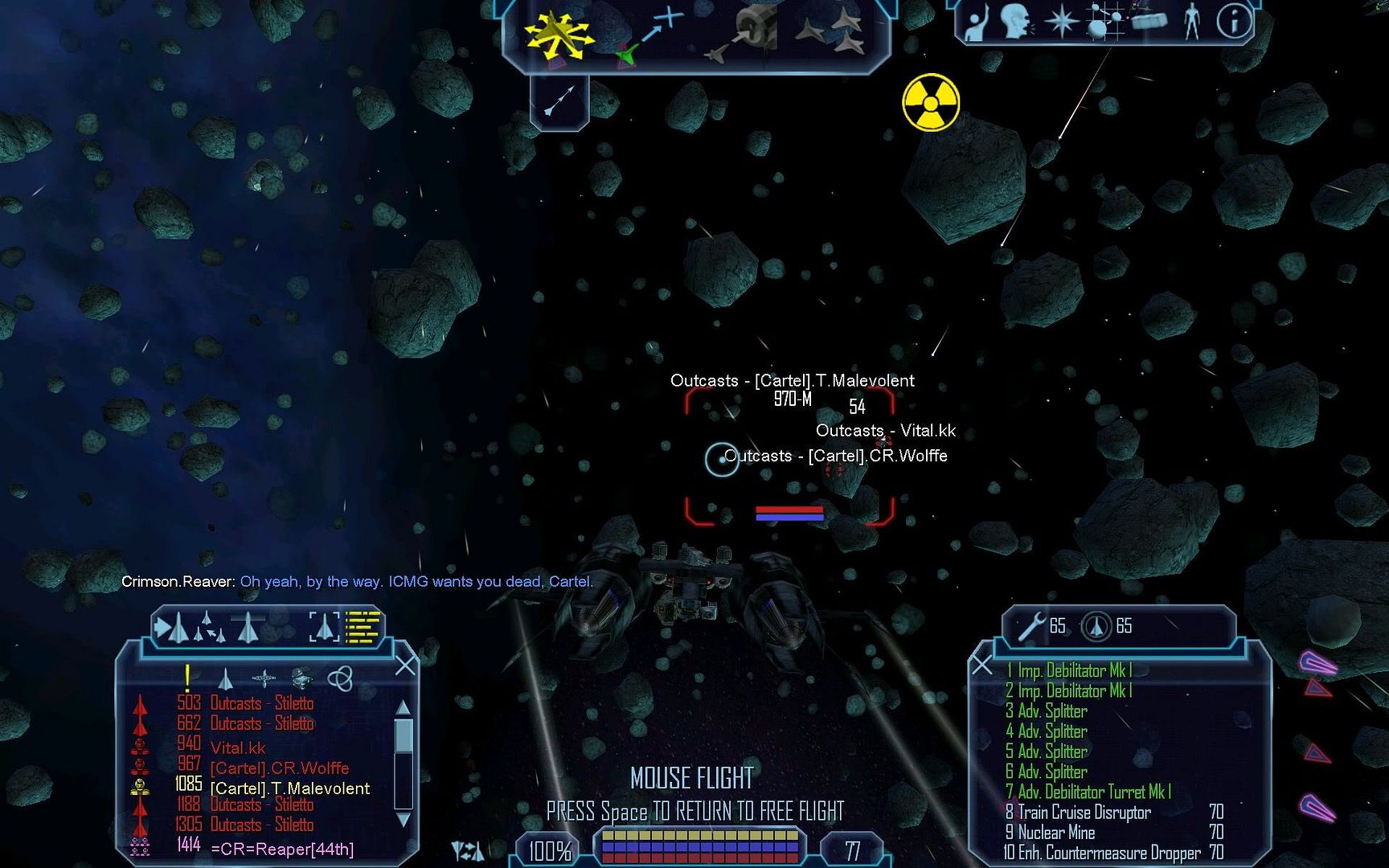Open the Information button in the top bar
This screenshot has height=868, width=1389.
pyautogui.click(x=1232, y=22)
